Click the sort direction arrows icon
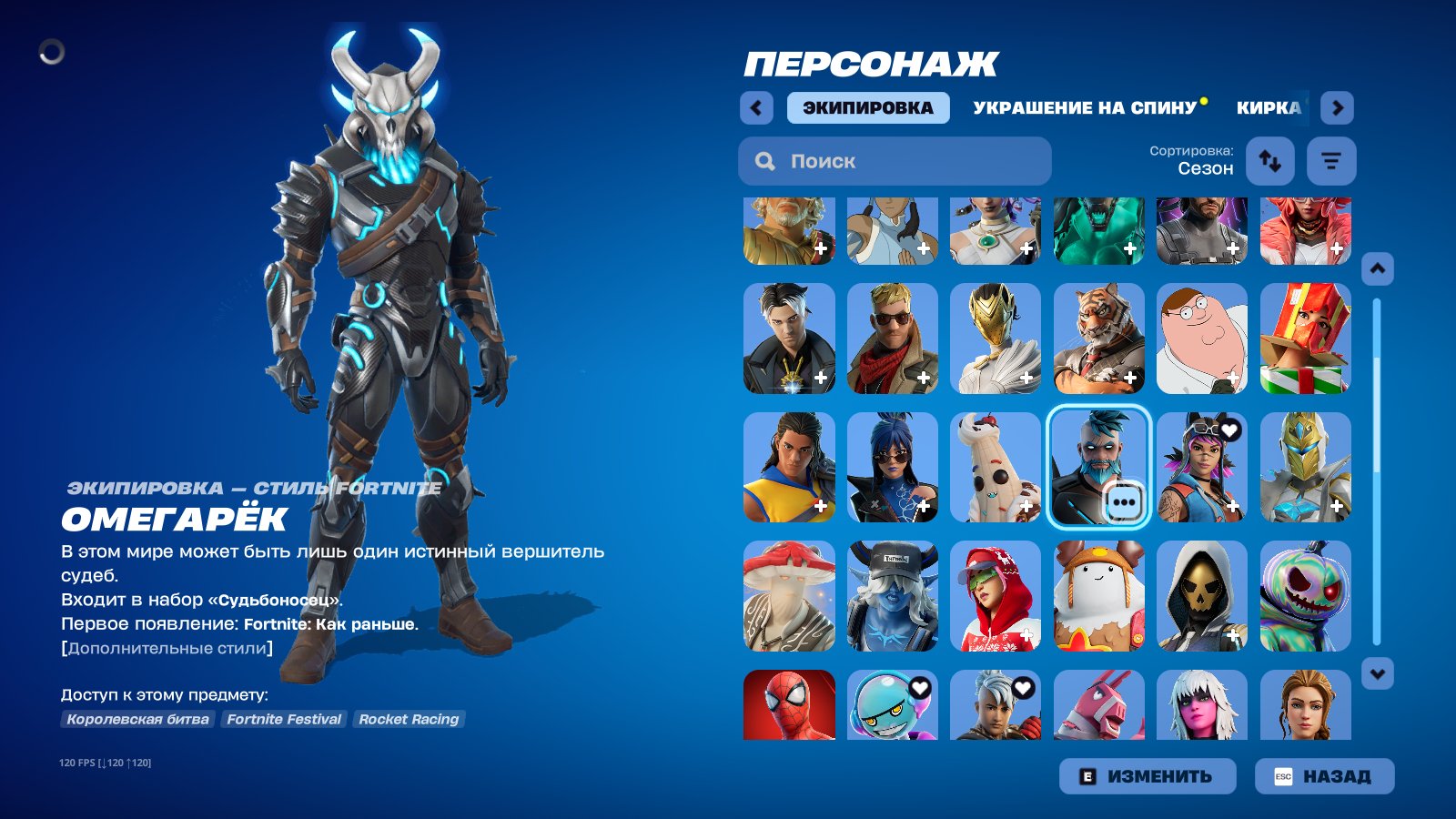 coord(1270,161)
